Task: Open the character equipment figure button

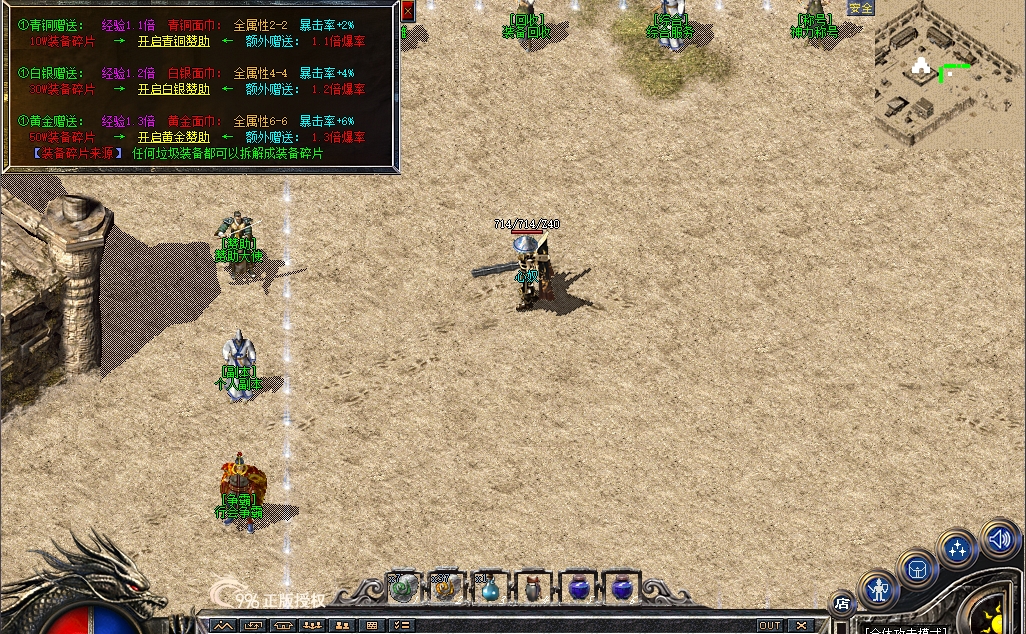Action: pos(879,590)
